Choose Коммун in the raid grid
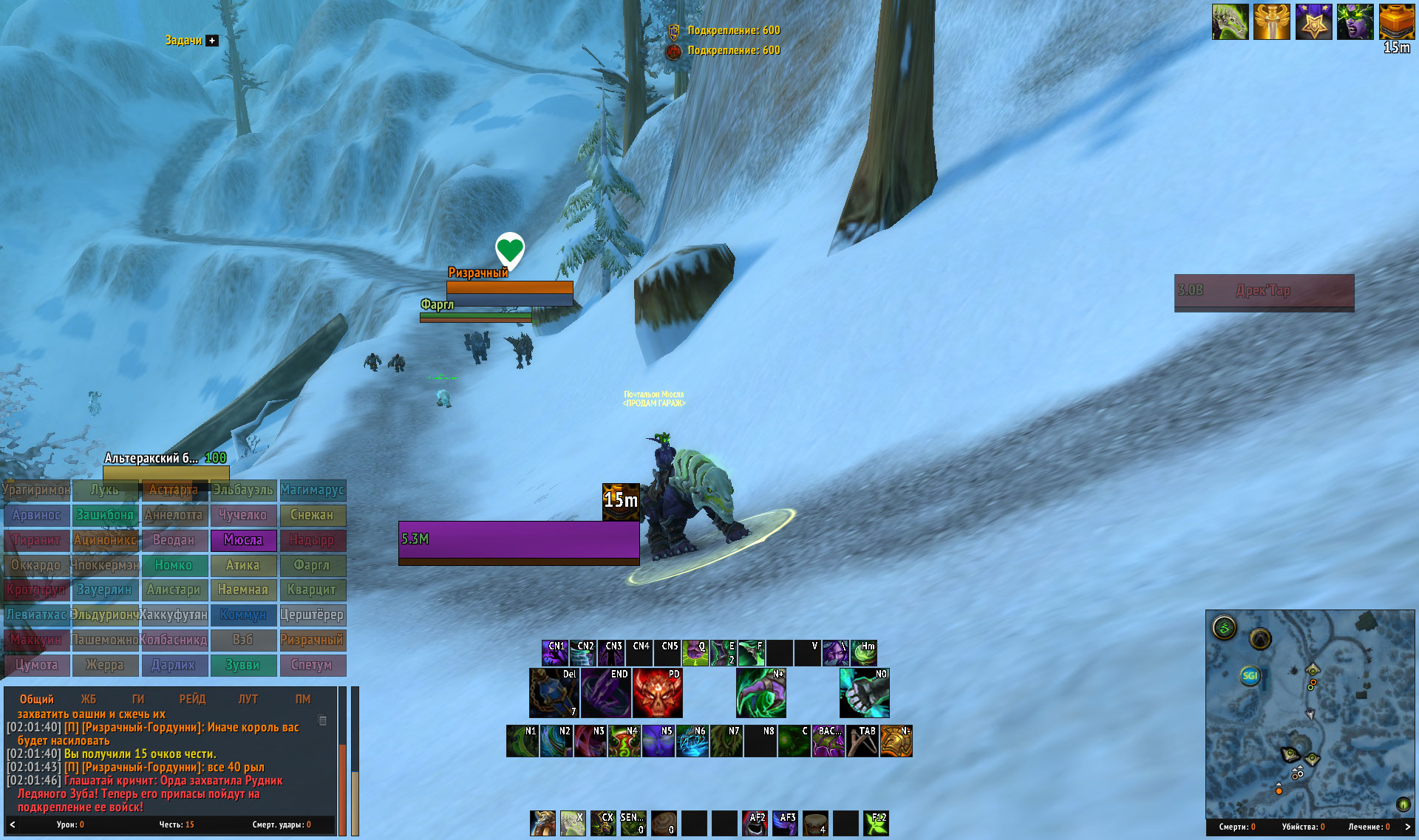This screenshot has width=1419, height=840. [243, 615]
